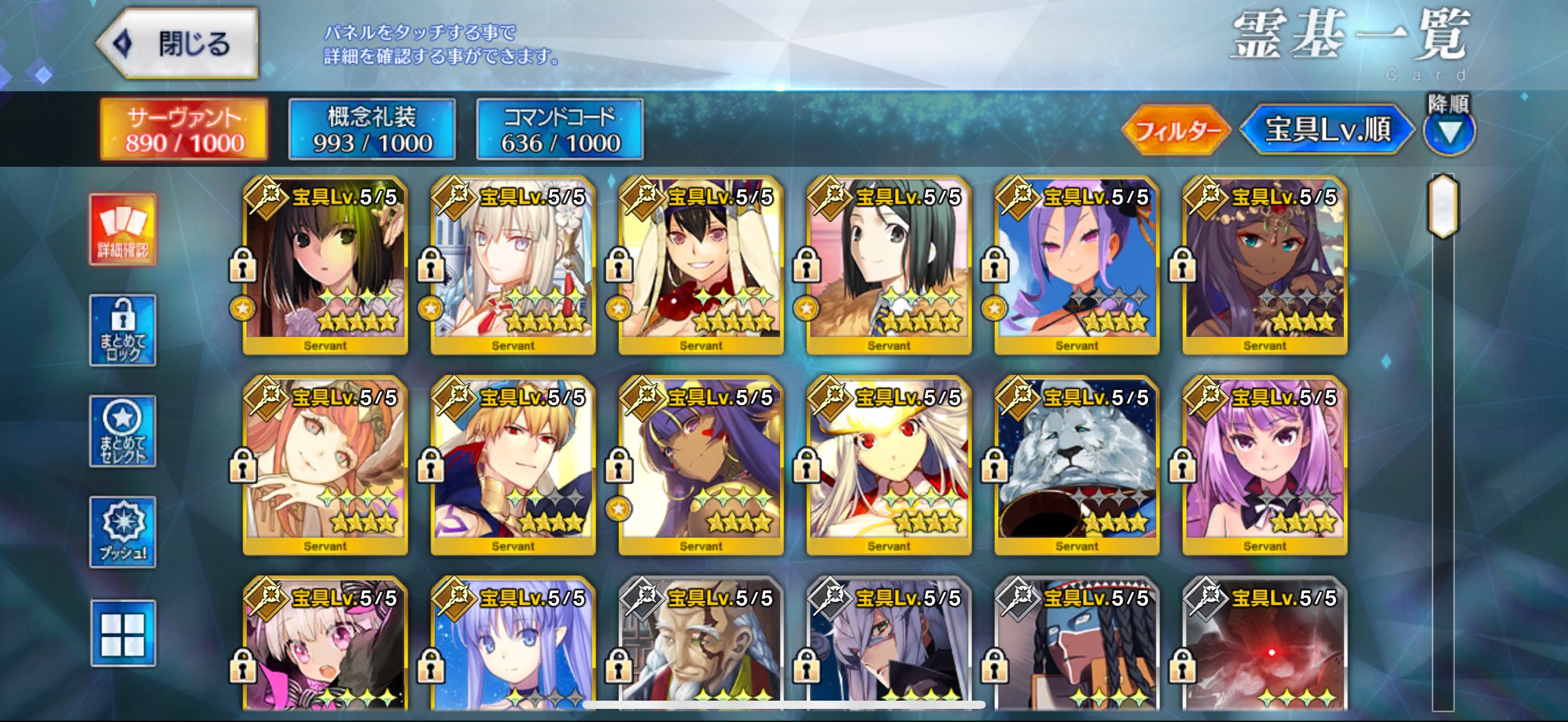The image size is (1568, 722).
Task: Change the 宝具Lv.順 sort order
Action: (x=1327, y=130)
